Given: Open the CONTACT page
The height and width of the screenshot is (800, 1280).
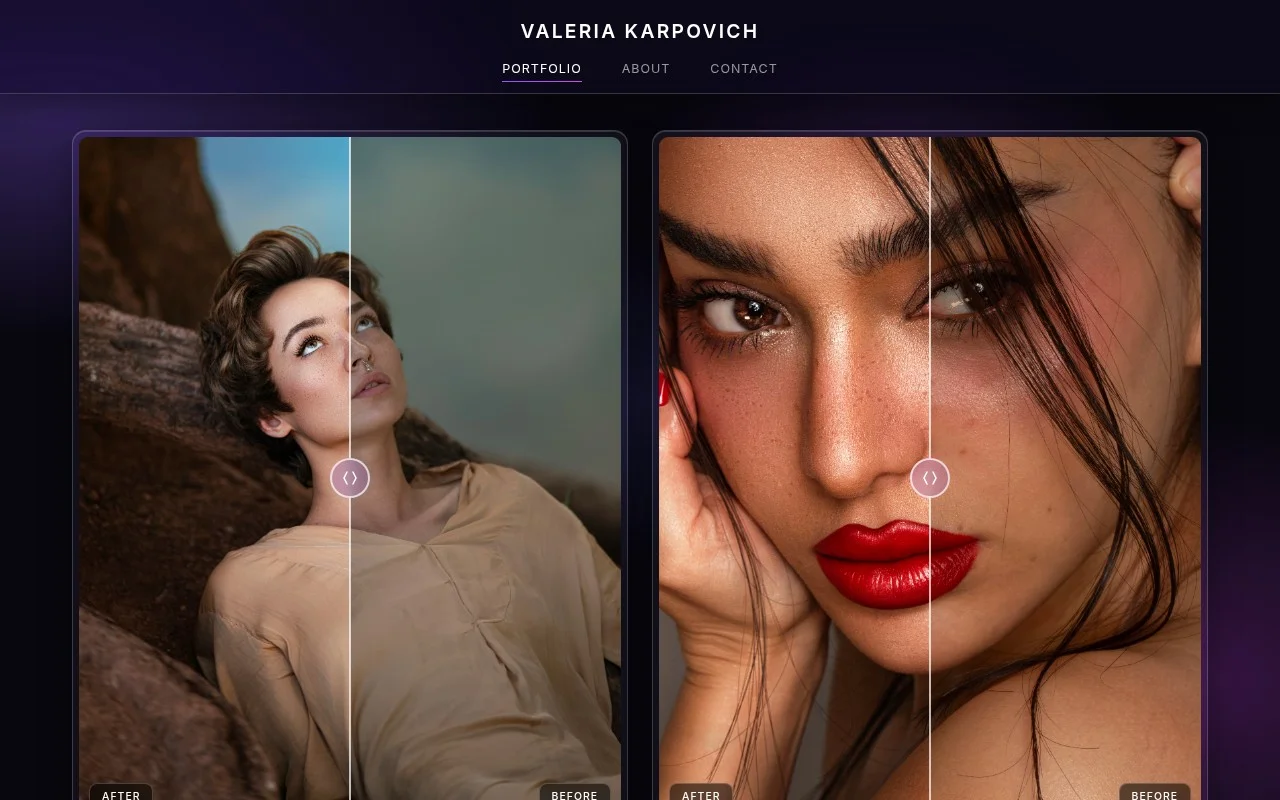Looking at the screenshot, I should click(744, 68).
